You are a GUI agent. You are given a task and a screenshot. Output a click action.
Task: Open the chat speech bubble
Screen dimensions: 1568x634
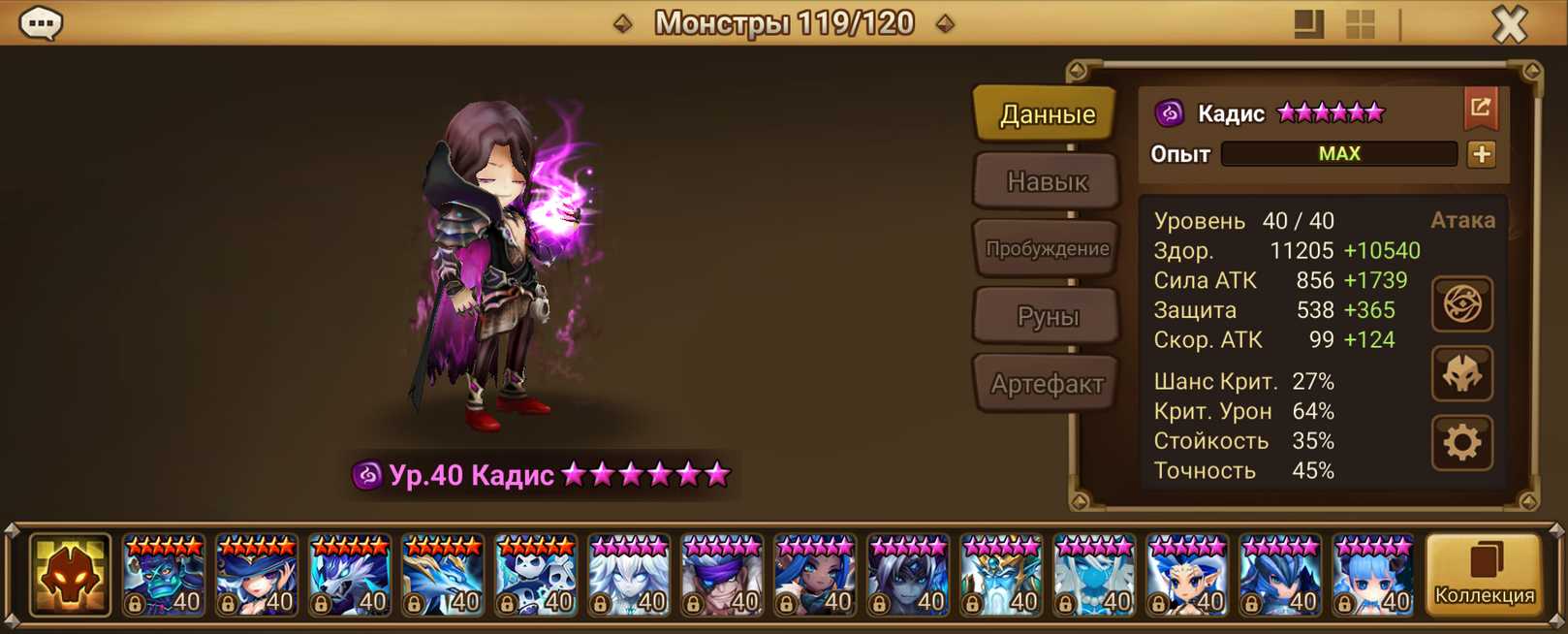tap(42, 22)
